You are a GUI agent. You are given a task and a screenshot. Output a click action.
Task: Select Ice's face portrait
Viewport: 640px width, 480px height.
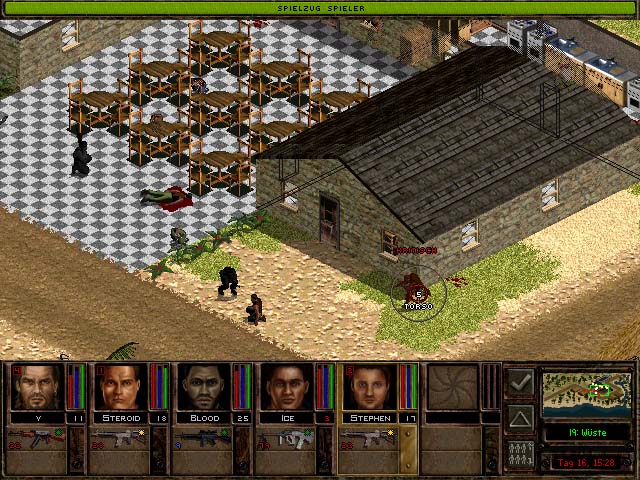(x=286, y=386)
